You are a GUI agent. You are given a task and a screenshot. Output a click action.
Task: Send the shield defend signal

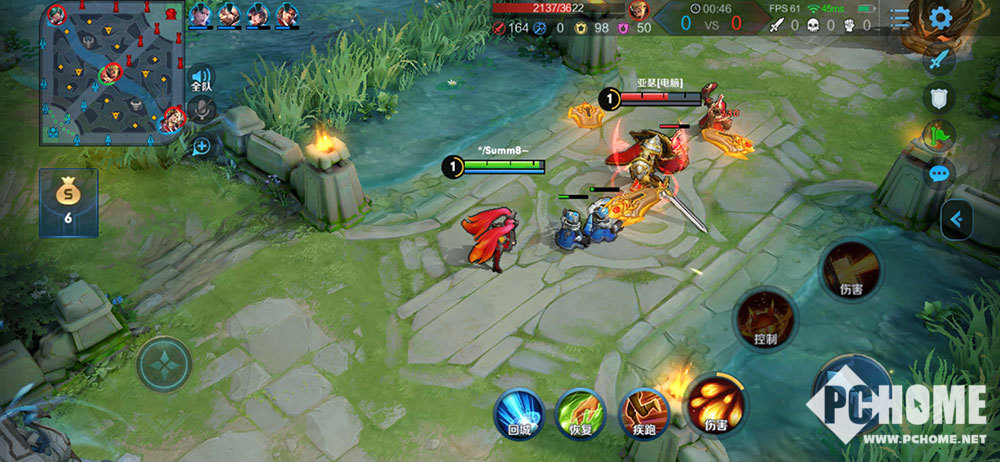(x=939, y=97)
